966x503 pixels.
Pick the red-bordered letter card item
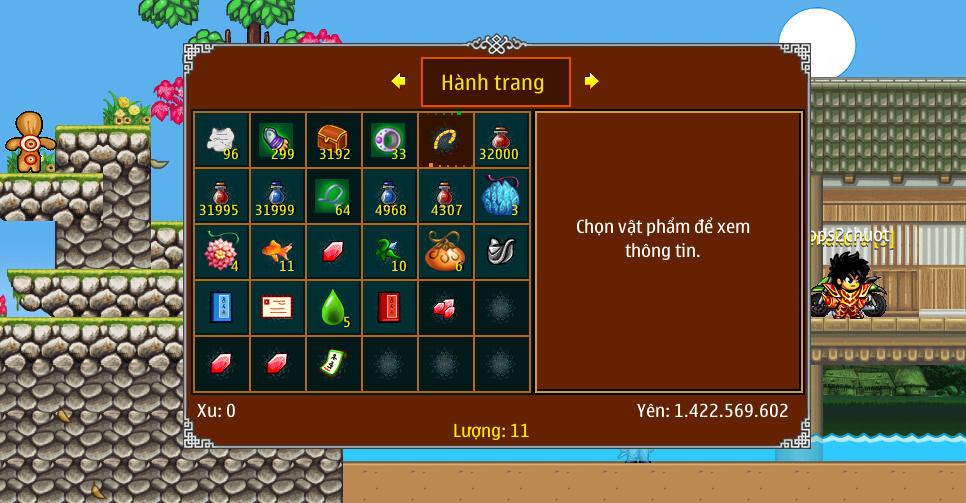(x=278, y=307)
